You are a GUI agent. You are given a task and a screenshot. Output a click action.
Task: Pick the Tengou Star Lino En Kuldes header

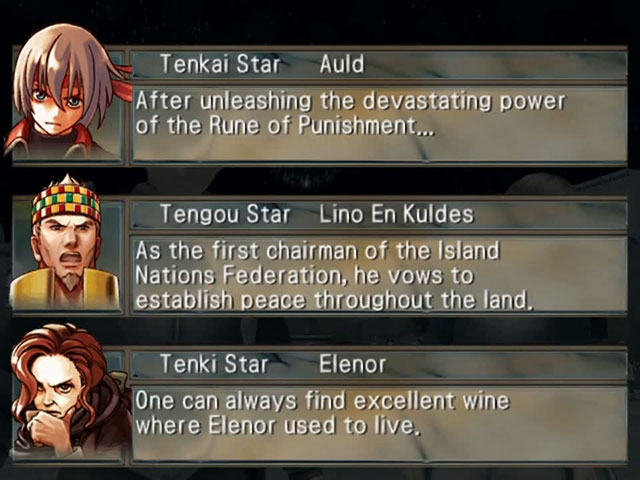pyautogui.click(x=378, y=215)
